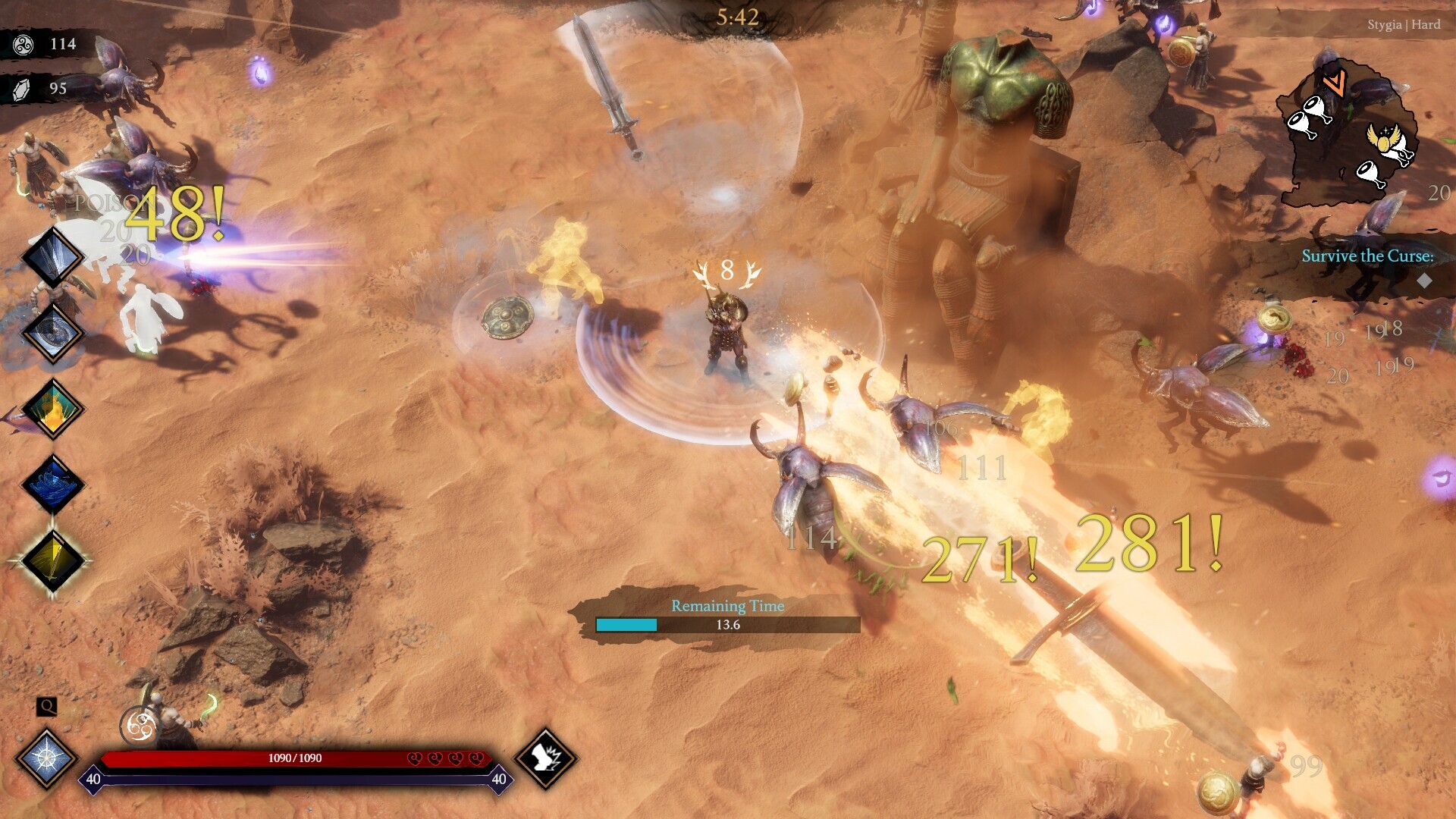Click the 1090/1090 health bar
This screenshot has height=819, width=1456.
point(294,756)
